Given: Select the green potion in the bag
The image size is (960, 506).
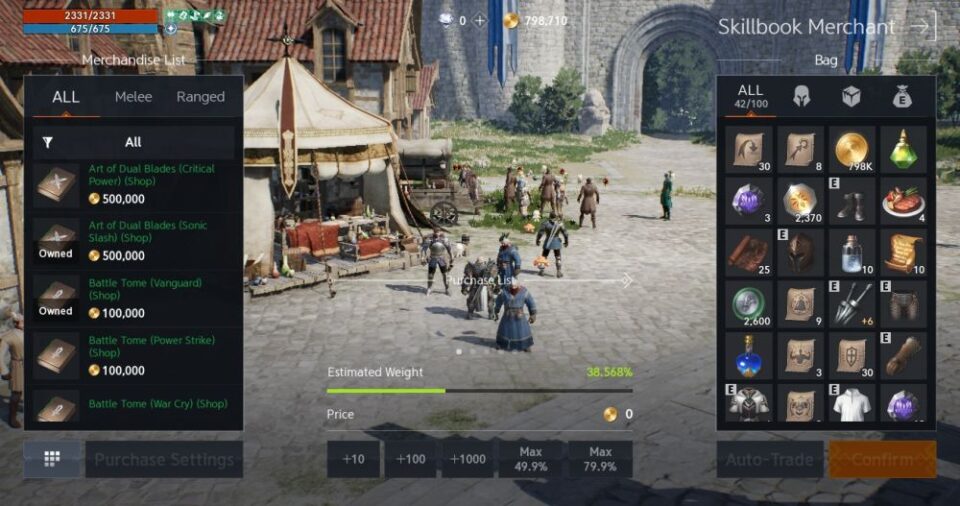Looking at the screenshot, I should click(904, 149).
